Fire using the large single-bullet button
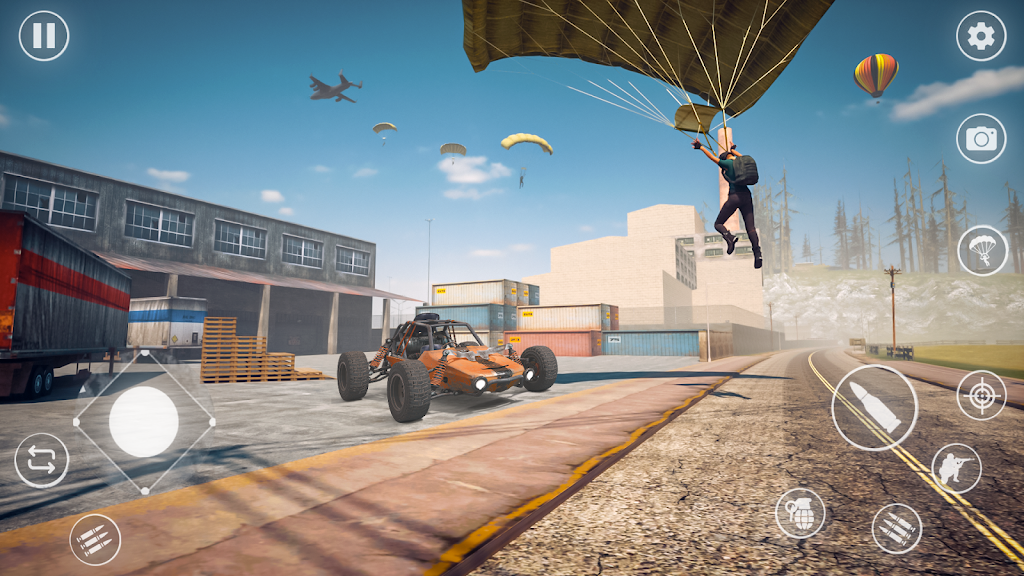 [874, 408]
